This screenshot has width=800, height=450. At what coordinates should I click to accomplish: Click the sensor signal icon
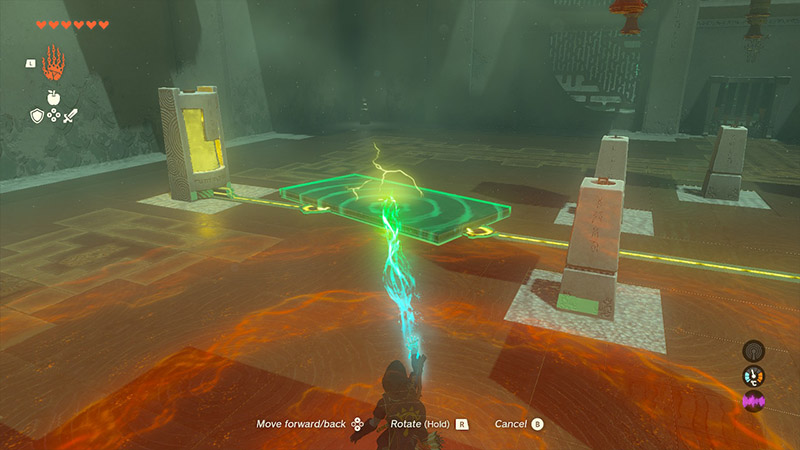coord(753,352)
